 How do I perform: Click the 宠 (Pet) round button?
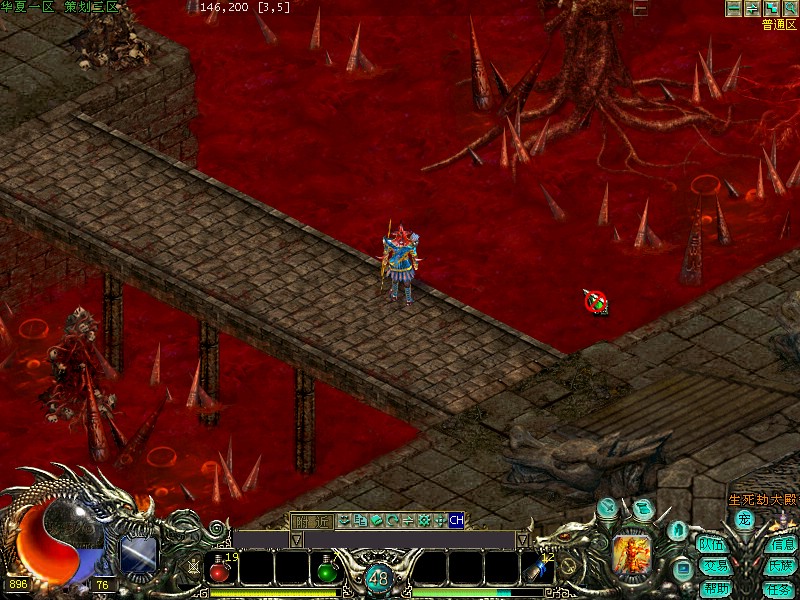(744, 519)
